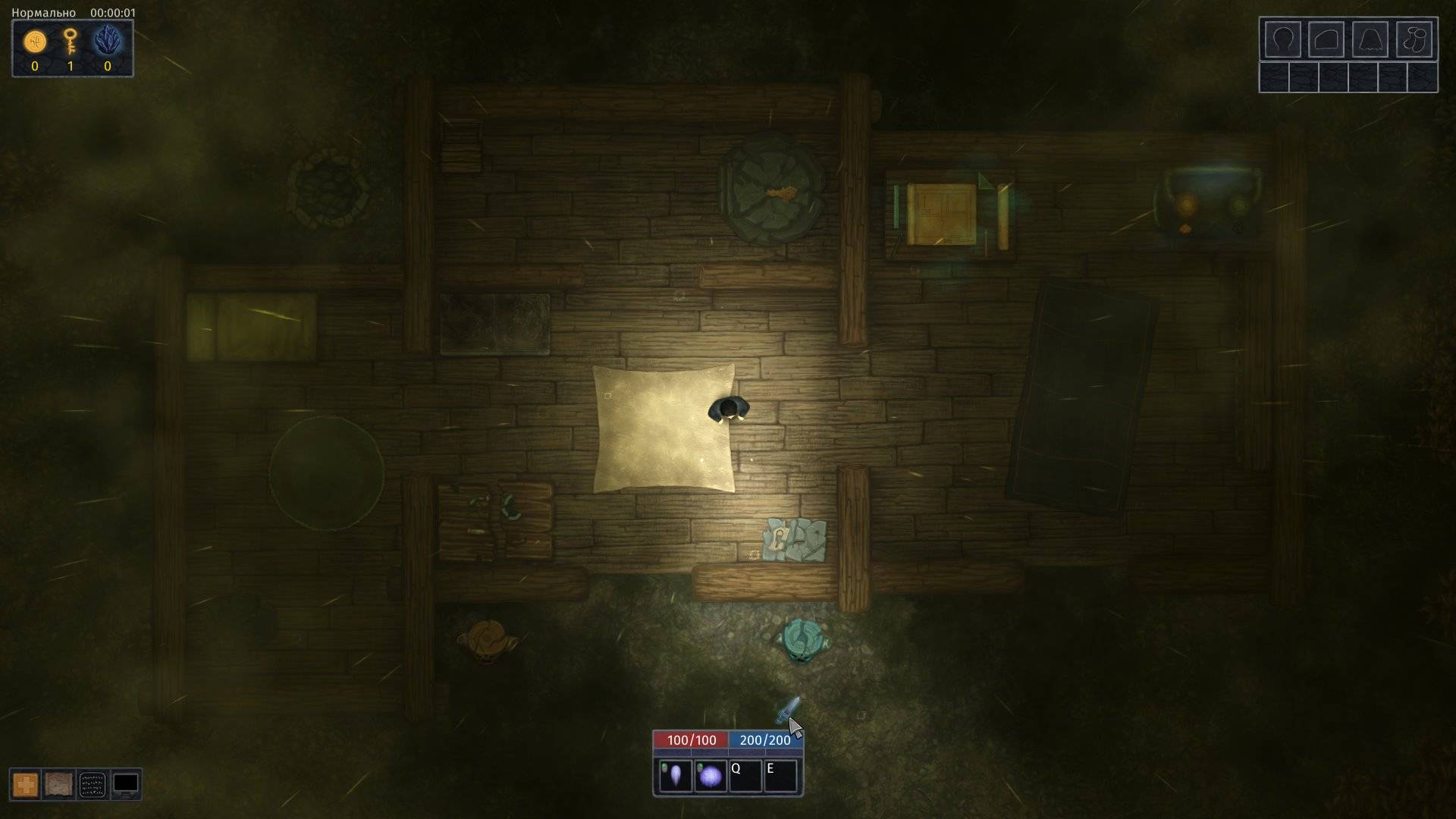Select the chest armor equipment slot
The width and height of the screenshot is (1456, 819).
pyautogui.click(x=1326, y=39)
